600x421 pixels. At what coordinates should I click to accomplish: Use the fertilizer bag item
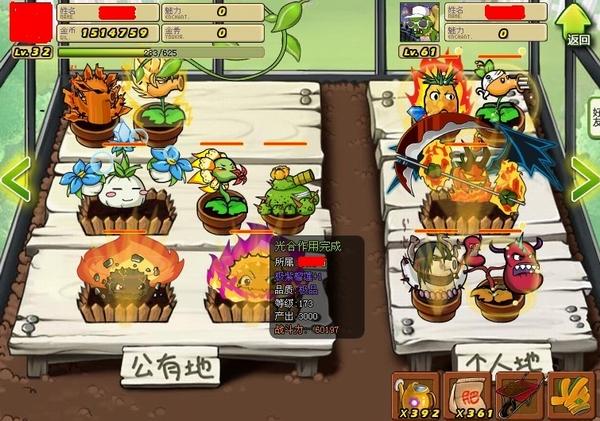[468, 394]
